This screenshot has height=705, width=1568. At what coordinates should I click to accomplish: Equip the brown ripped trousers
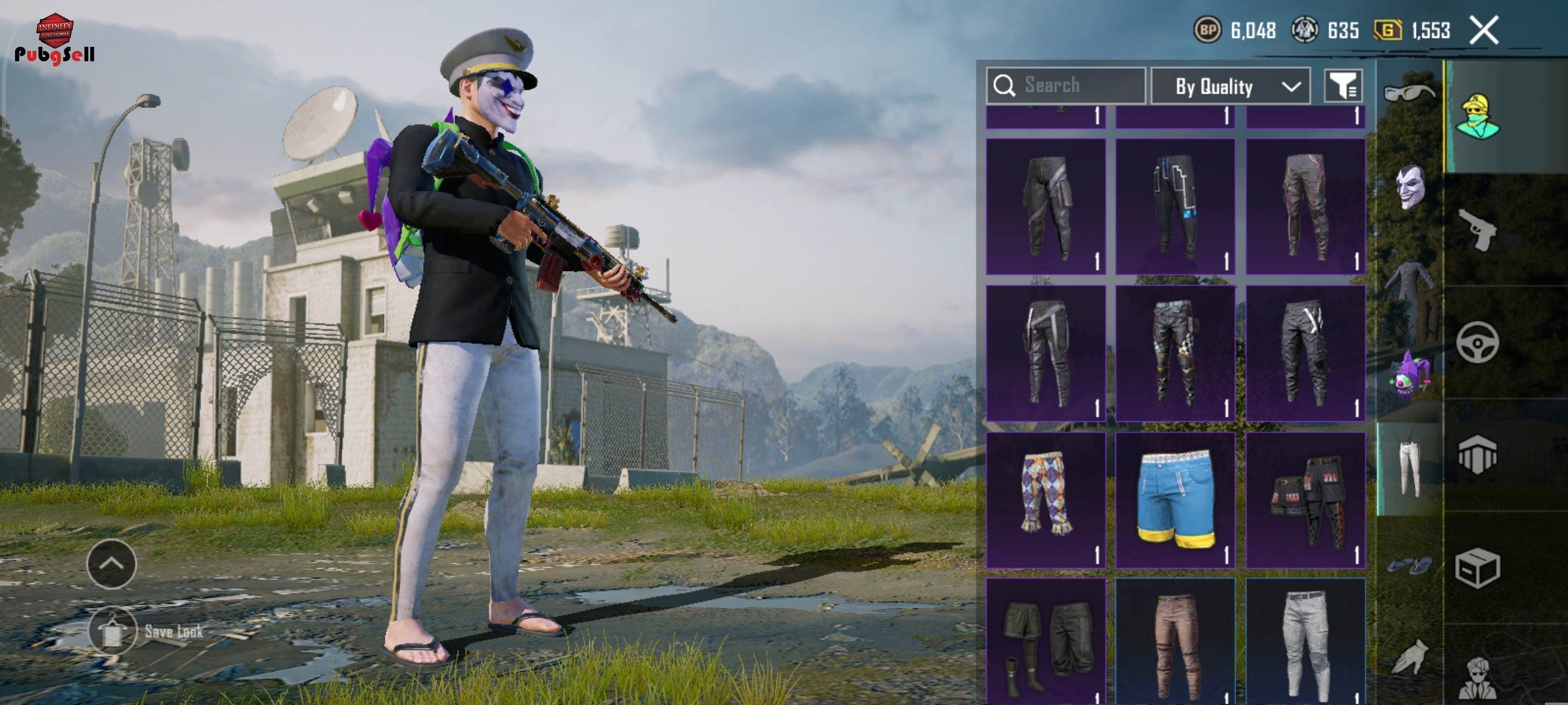1175,642
